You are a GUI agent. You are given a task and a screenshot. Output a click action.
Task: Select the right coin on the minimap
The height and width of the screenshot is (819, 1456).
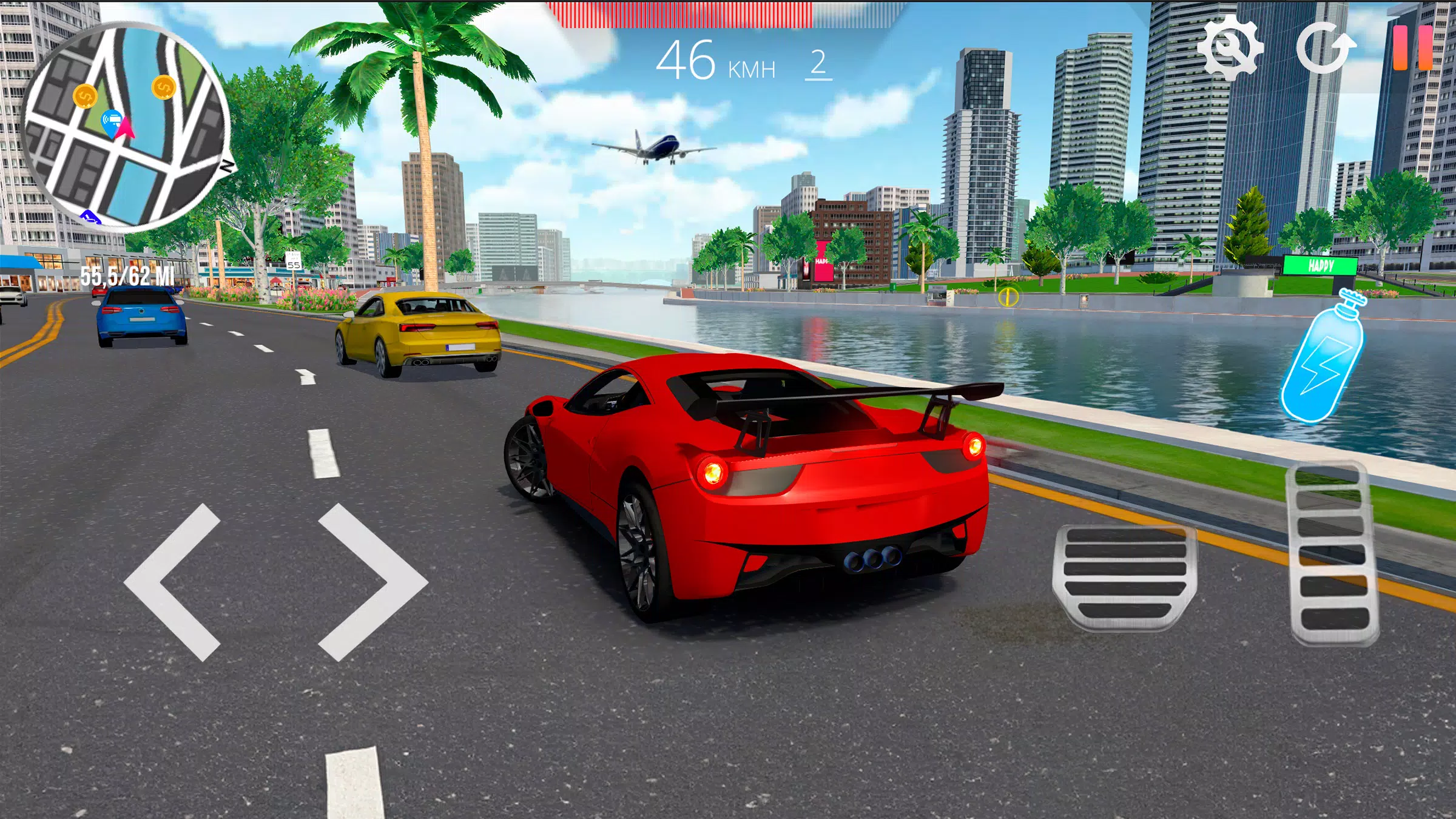point(163,88)
